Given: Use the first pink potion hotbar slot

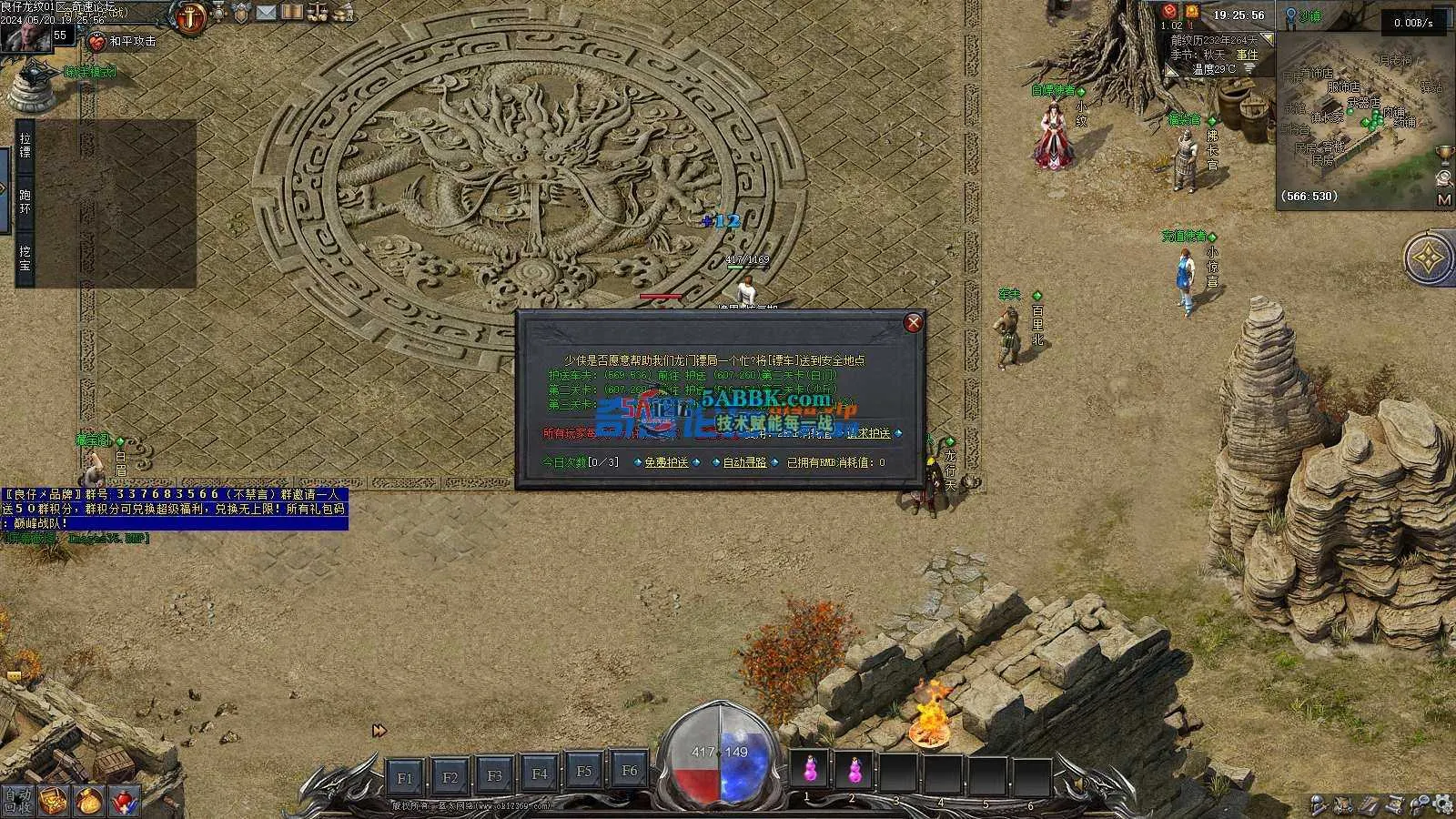Looking at the screenshot, I should [808, 771].
